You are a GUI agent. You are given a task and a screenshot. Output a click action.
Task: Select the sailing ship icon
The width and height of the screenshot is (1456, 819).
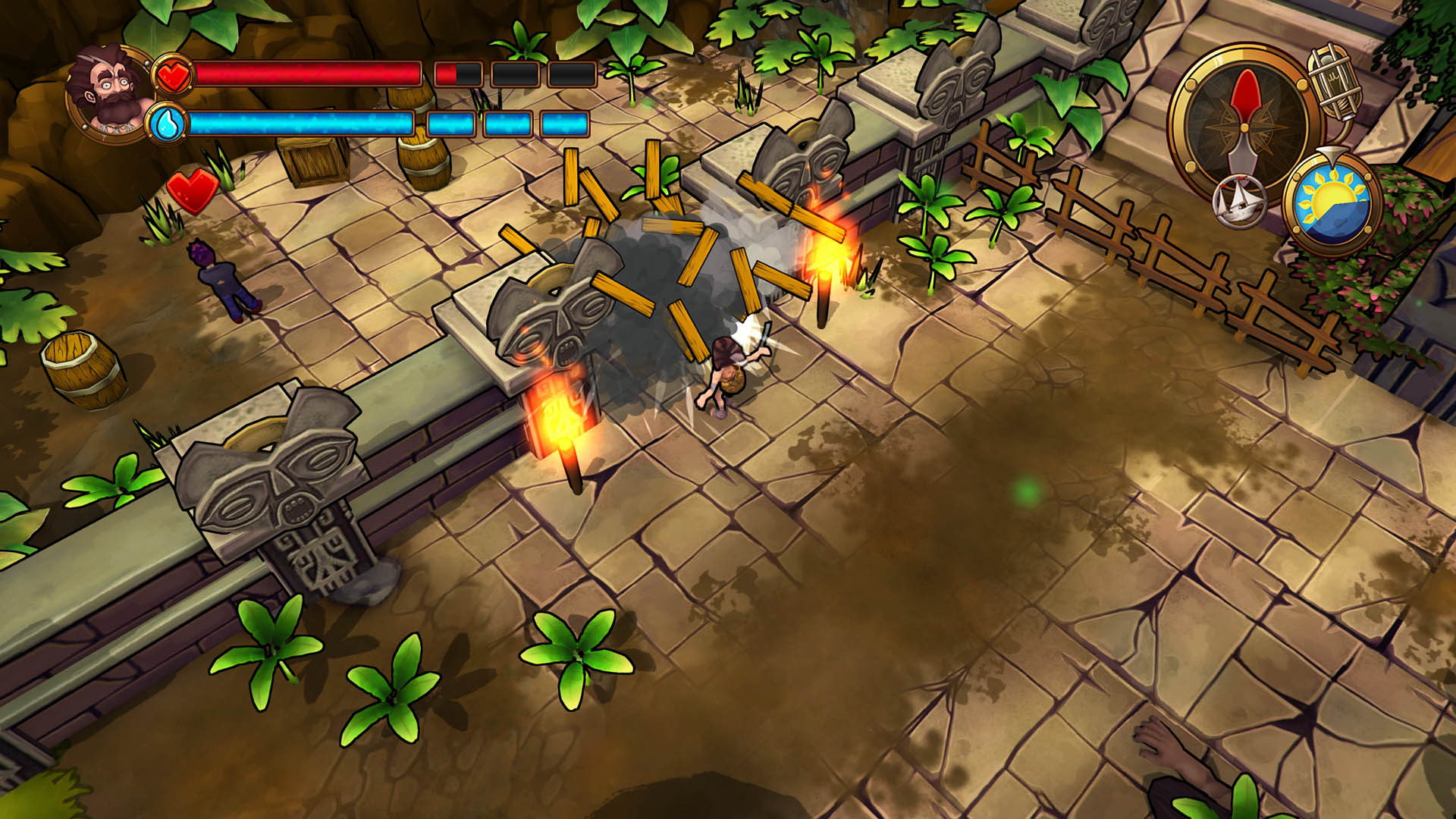[1238, 202]
